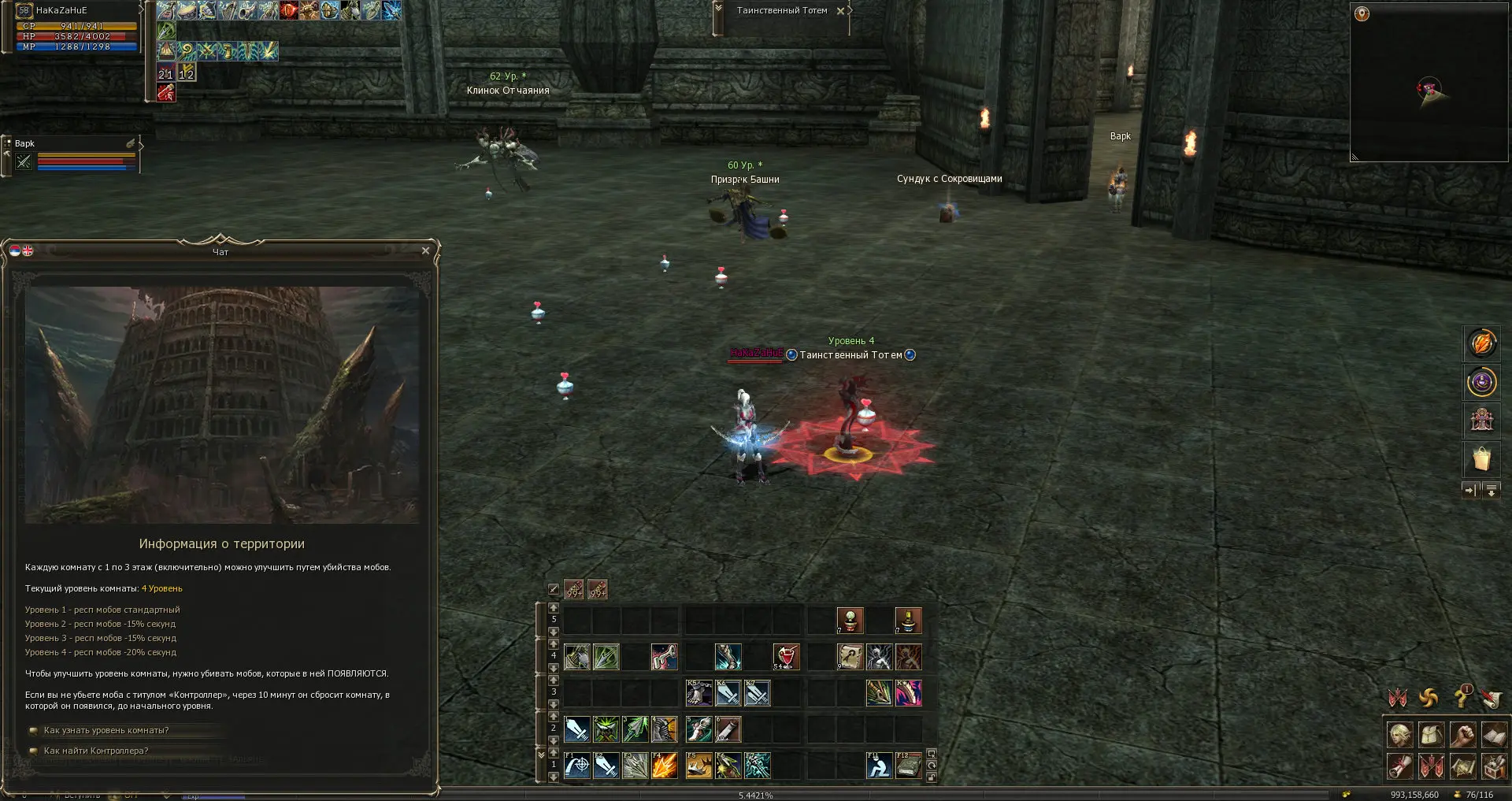Screen dimensions: 1512x801
Task: Drink the red cocktail with 54 count
Action: (x=786, y=657)
